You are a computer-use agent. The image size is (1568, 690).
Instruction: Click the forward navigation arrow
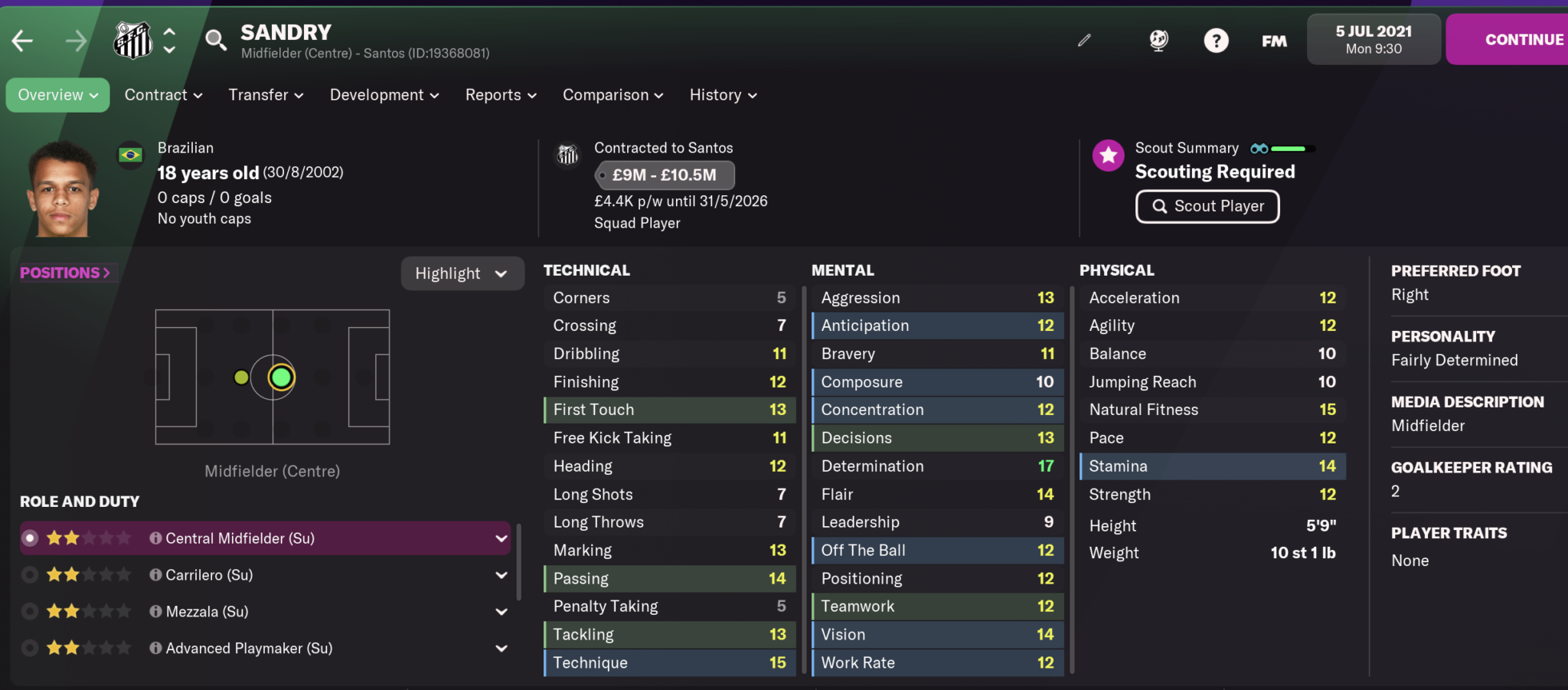pos(76,40)
